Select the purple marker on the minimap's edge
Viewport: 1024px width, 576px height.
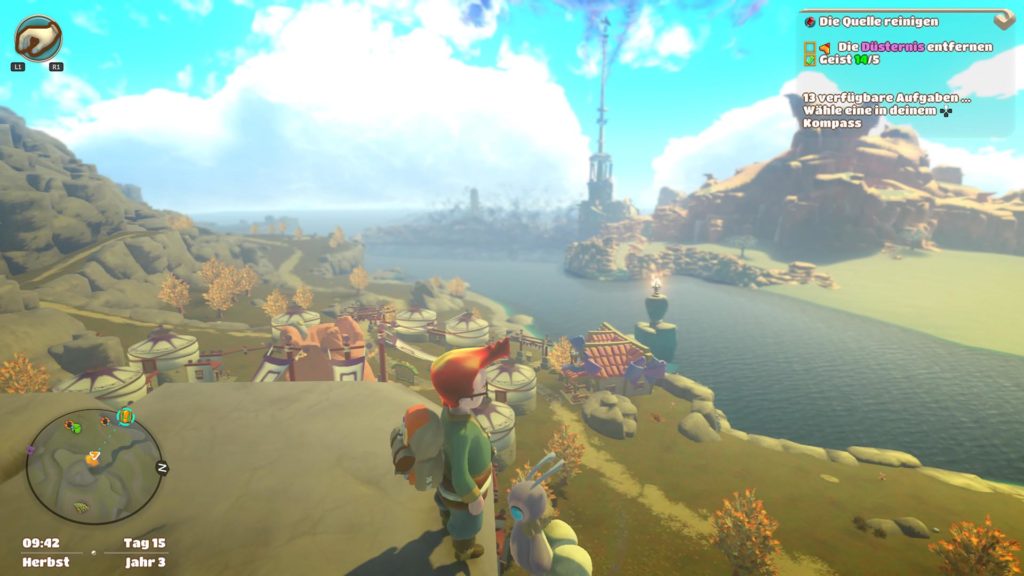click(31, 450)
